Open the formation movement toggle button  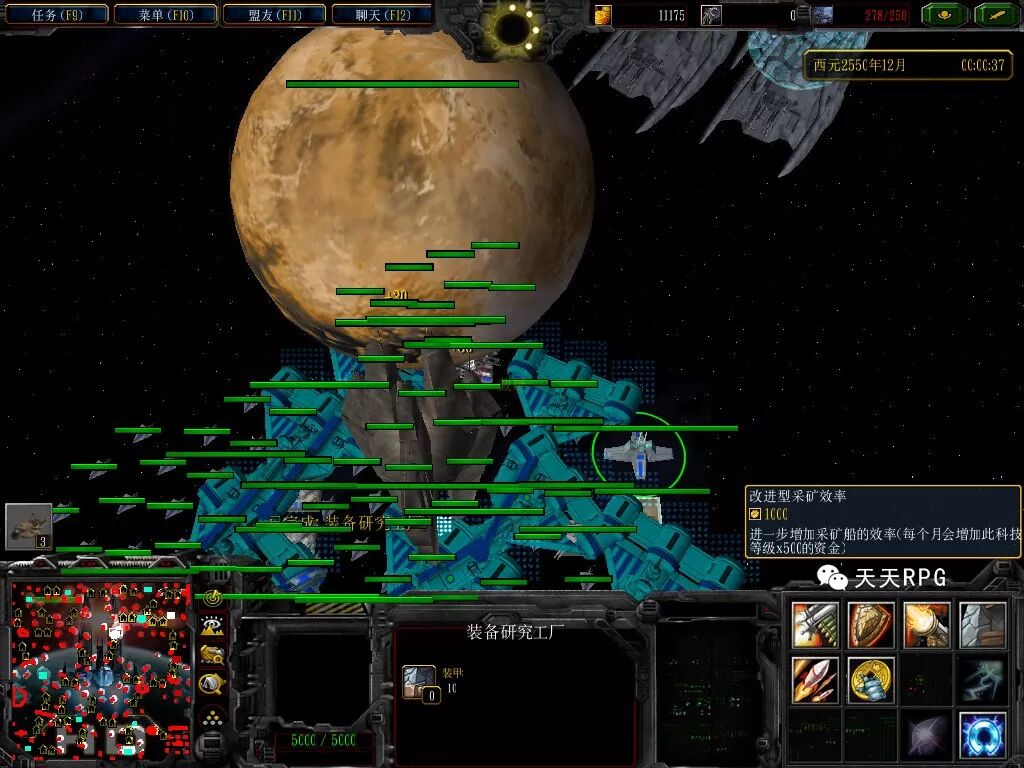(212, 716)
